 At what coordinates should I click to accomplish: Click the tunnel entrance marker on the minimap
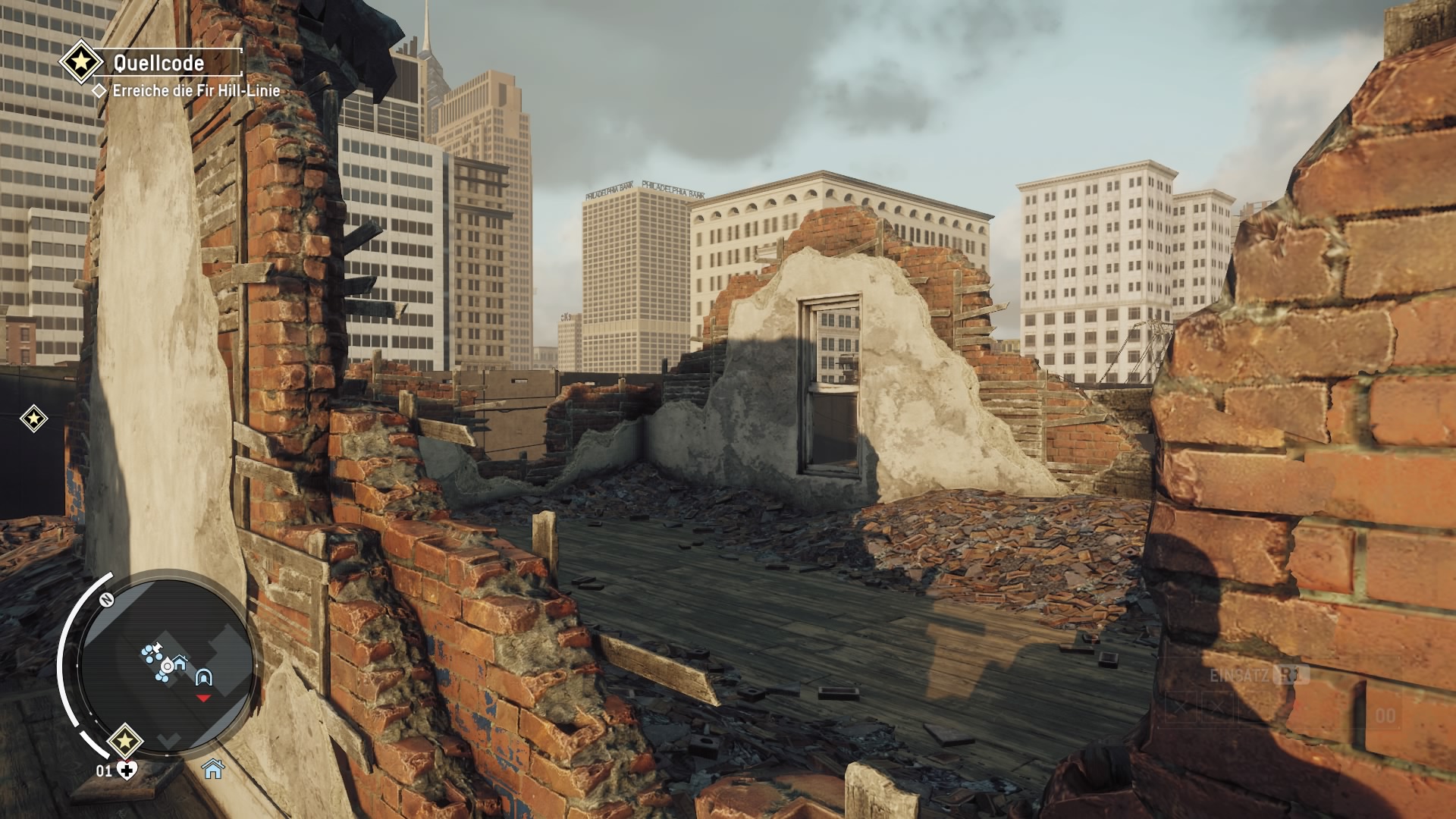tap(202, 676)
